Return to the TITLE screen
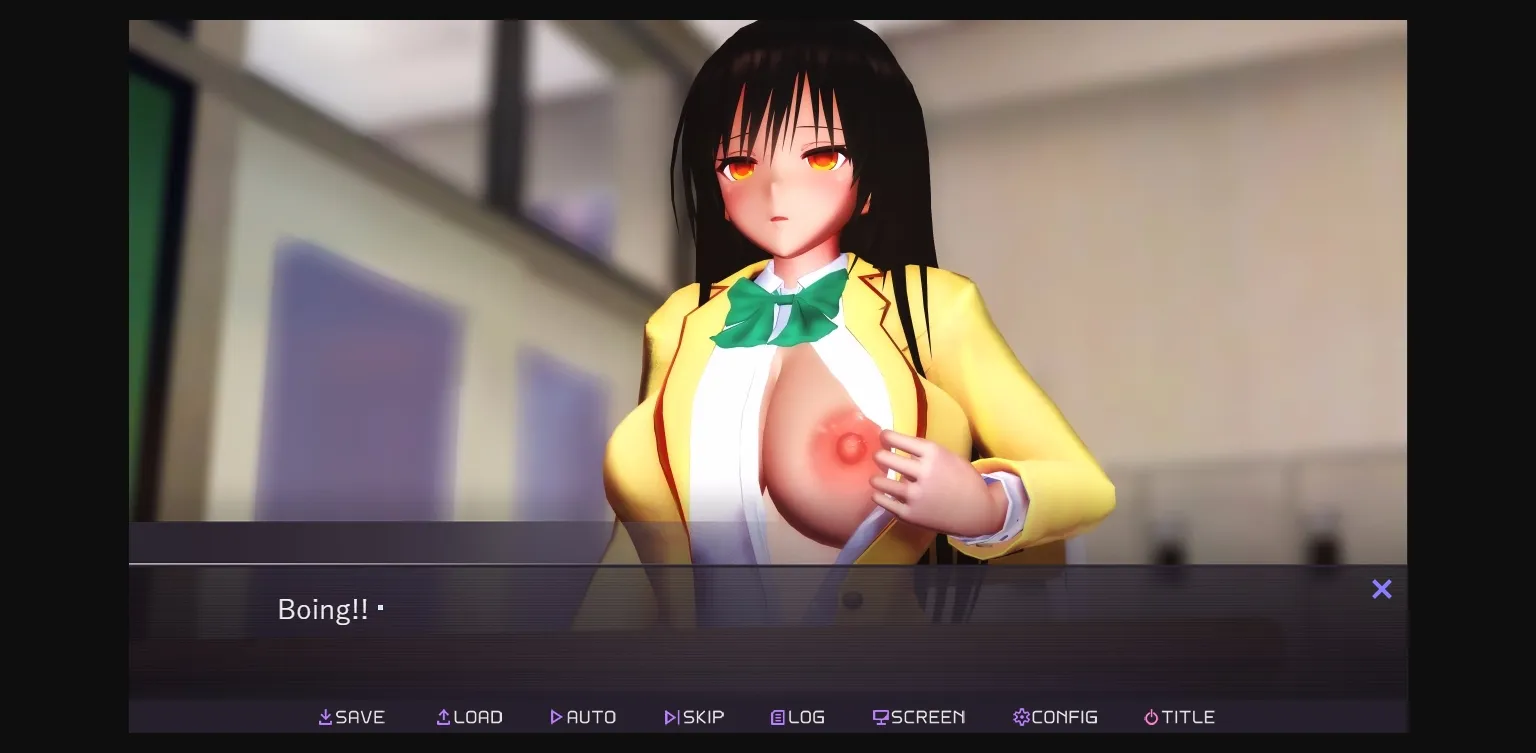Viewport: 1536px width, 753px height. pyautogui.click(x=1179, y=717)
